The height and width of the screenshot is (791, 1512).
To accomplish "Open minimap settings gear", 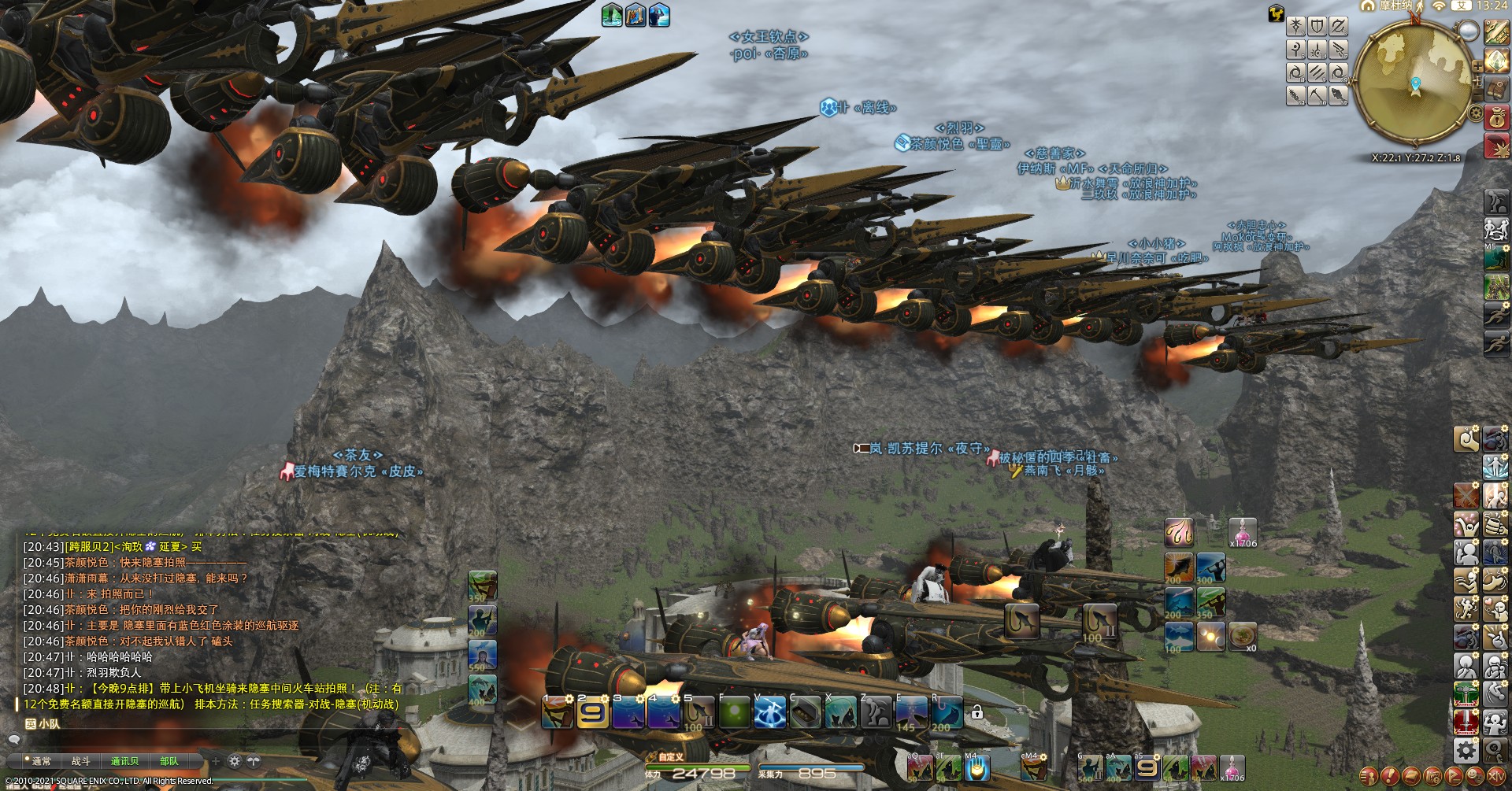I will coord(1475,113).
